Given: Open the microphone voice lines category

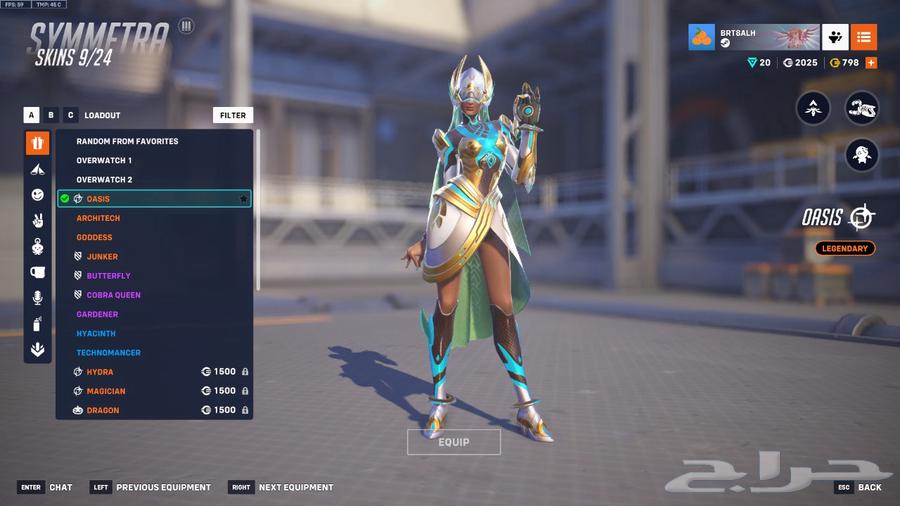Looking at the screenshot, I should click(x=37, y=298).
